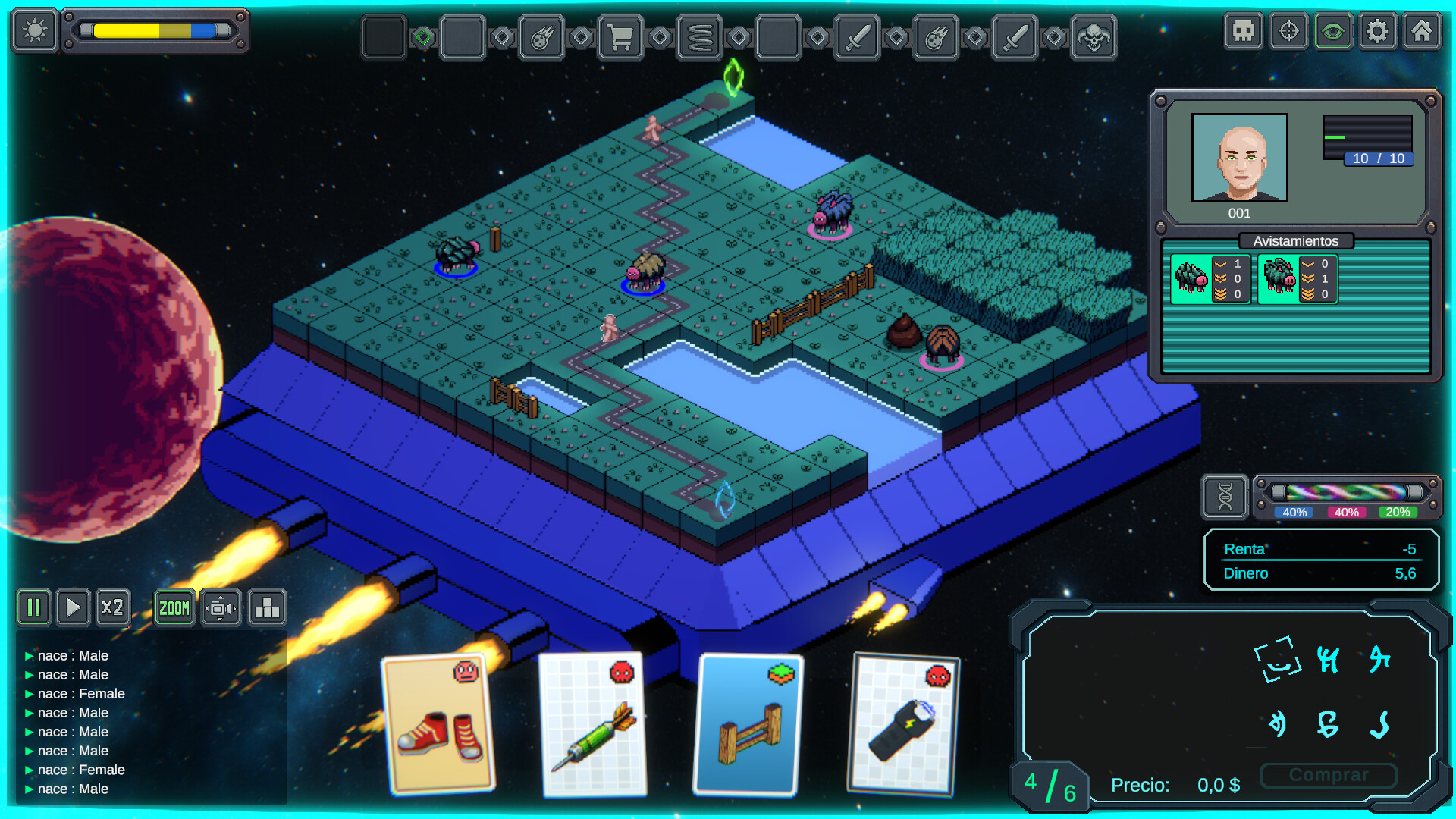Click the sun icon in top left

[33, 31]
